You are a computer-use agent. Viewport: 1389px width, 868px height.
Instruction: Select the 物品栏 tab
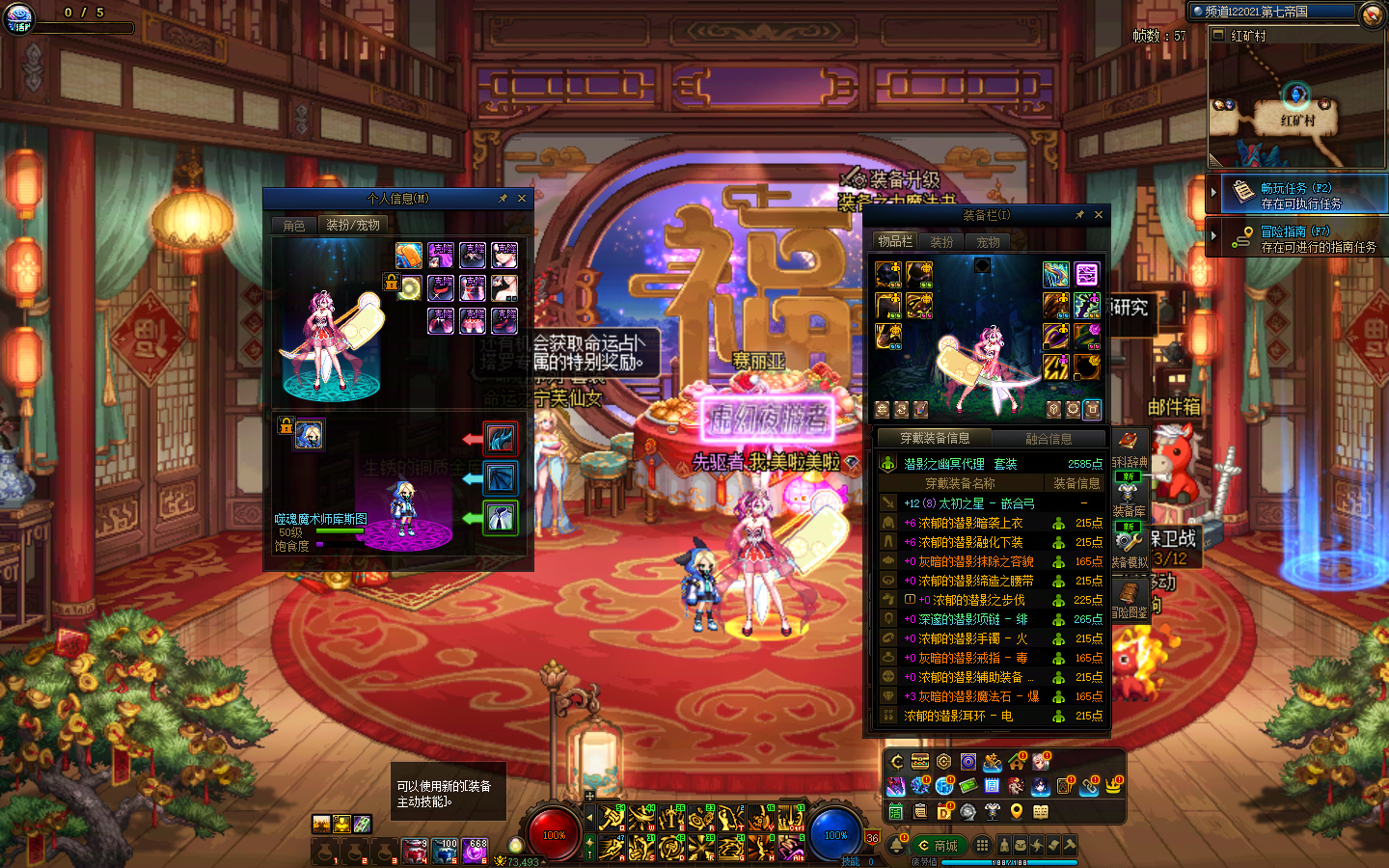coord(895,241)
